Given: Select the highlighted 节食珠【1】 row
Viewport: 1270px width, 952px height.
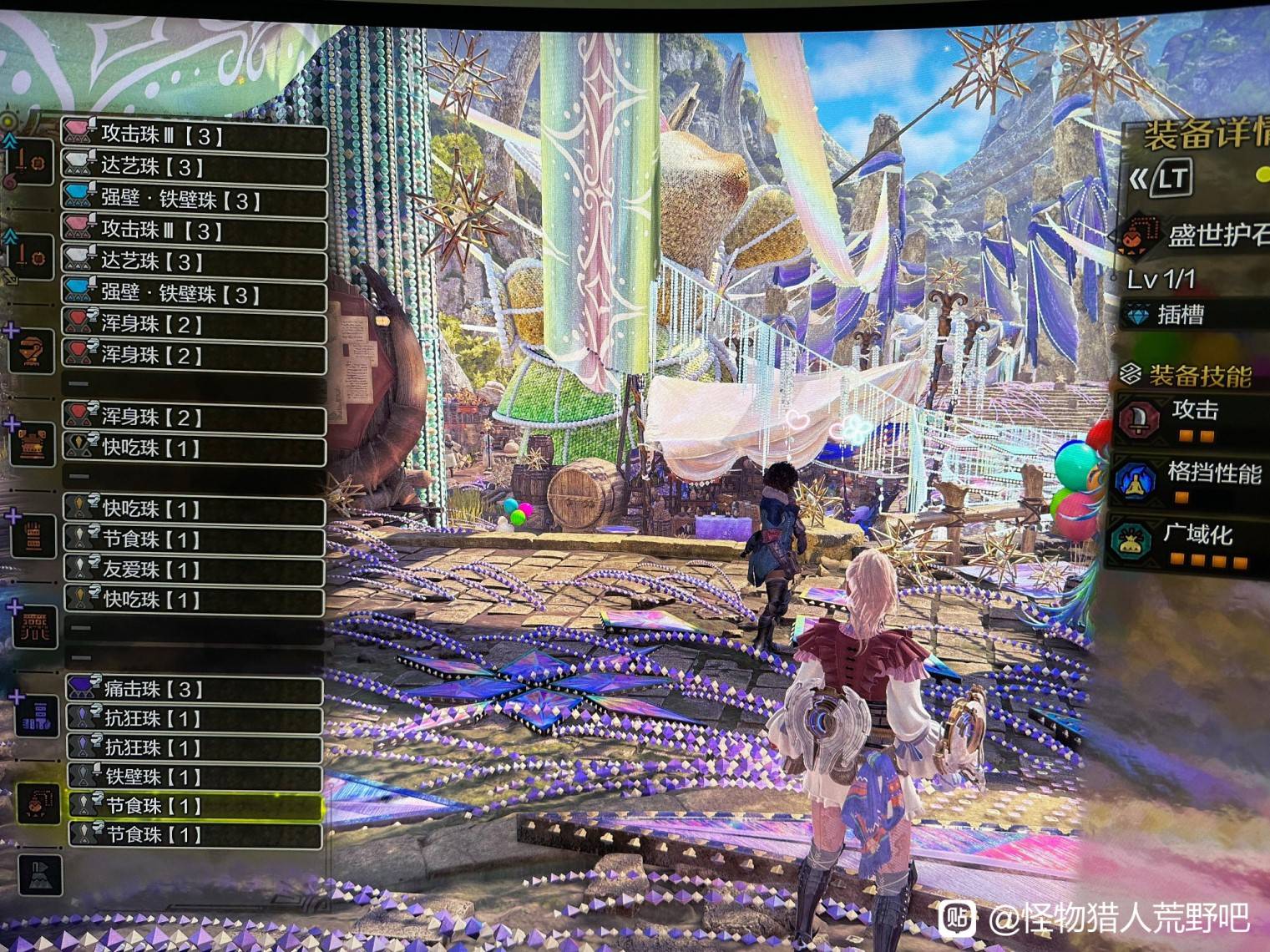Looking at the screenshot, I should point(194,806).
